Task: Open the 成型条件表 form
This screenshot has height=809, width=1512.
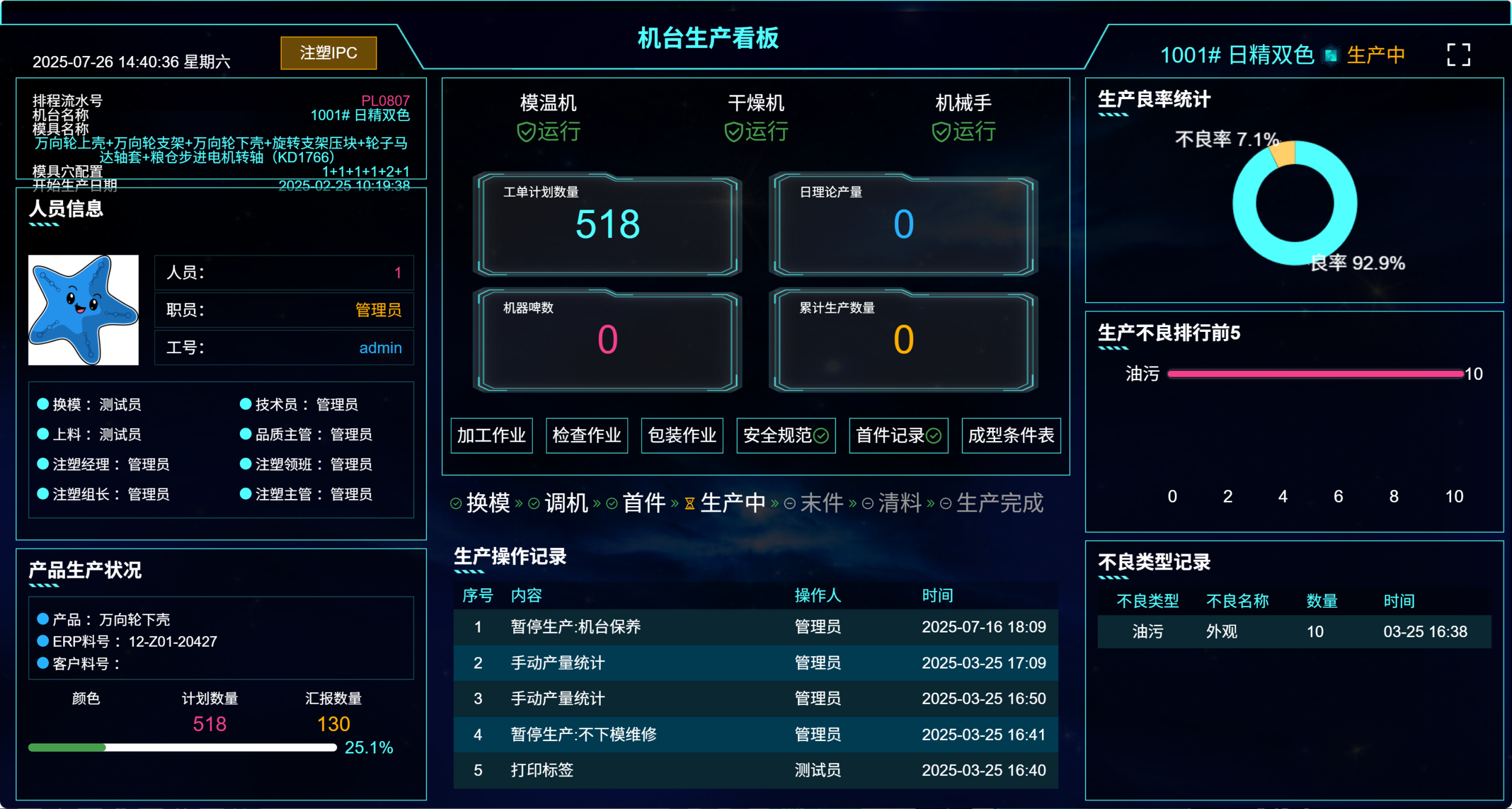Action: pos(1011,435)
